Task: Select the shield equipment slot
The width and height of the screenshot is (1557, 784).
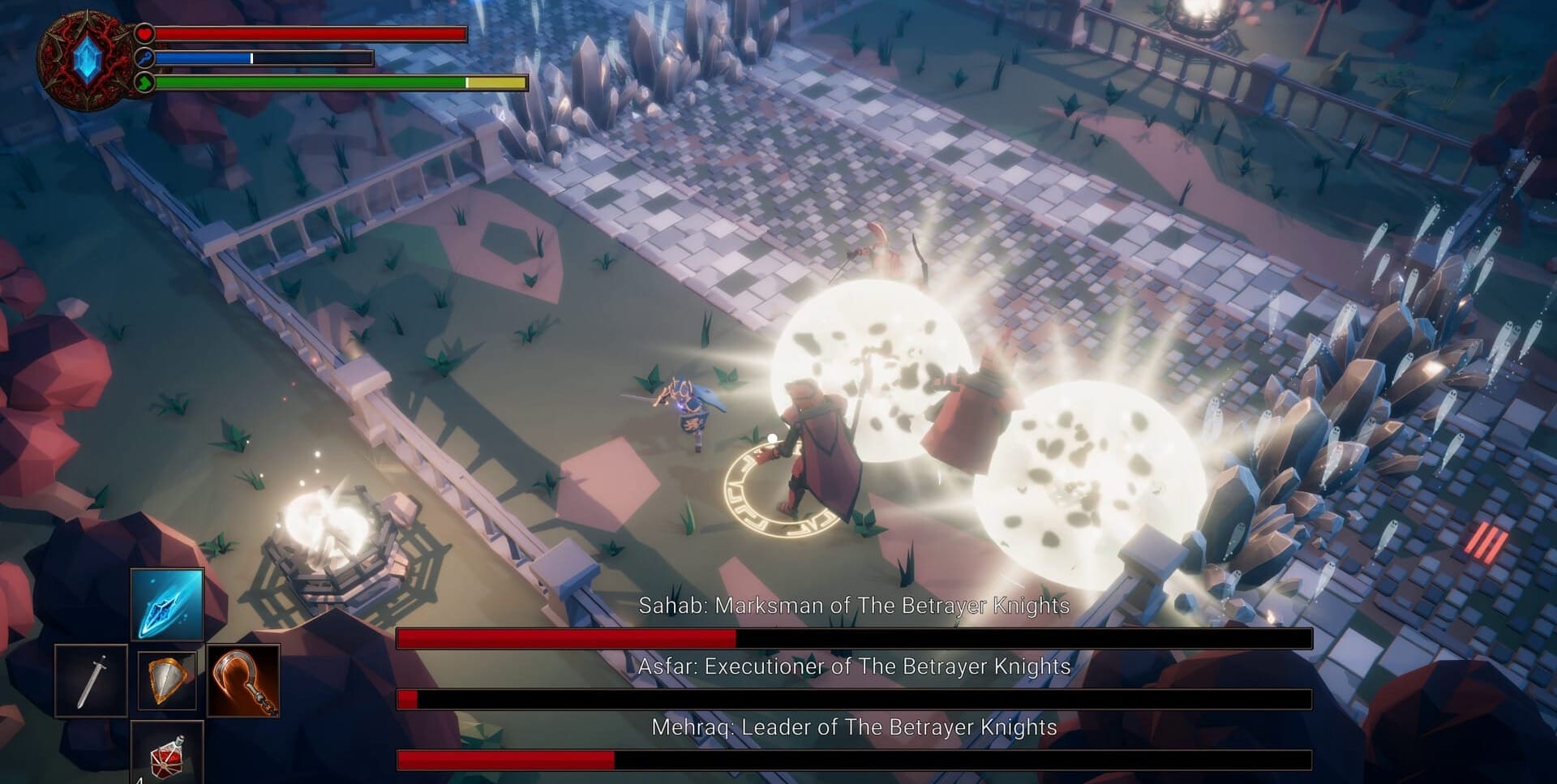Action: 167,680
